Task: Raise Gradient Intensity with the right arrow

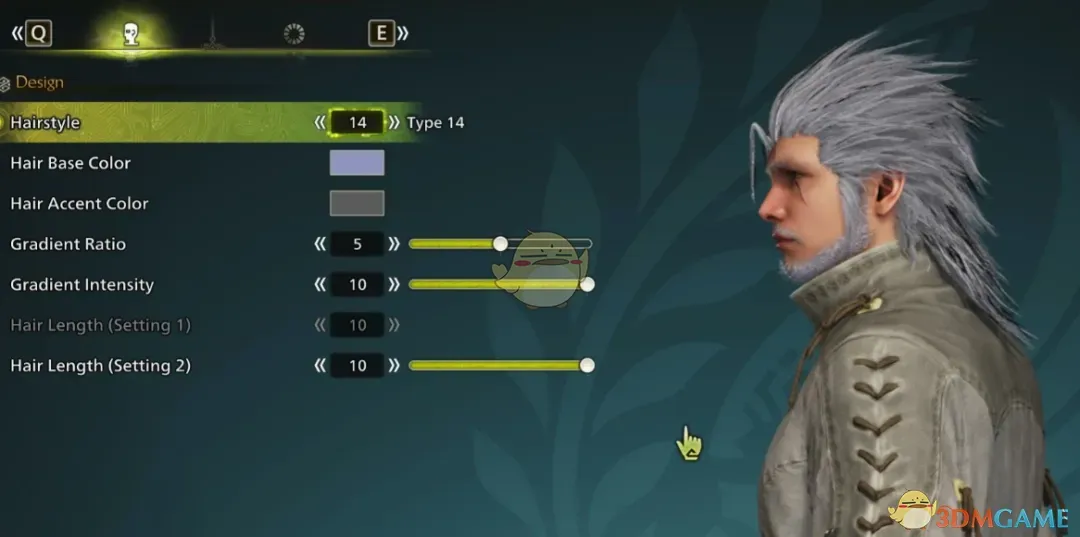Action: (x=394, y=285)
